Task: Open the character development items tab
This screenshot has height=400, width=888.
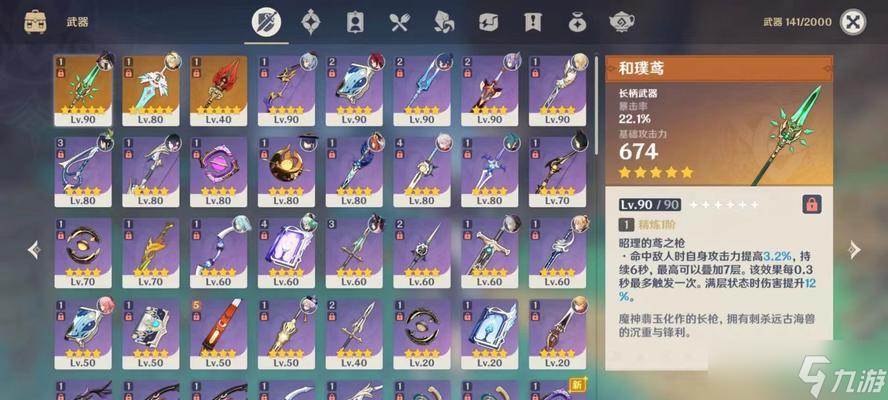Action: [x=355, y=21]
